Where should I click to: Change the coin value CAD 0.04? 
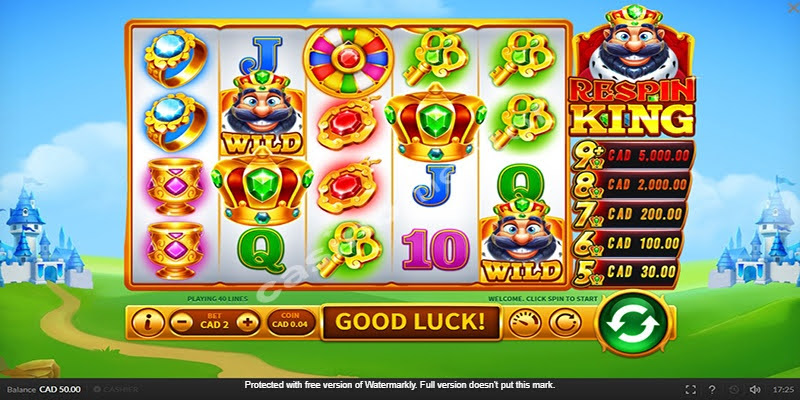[291, 322]
